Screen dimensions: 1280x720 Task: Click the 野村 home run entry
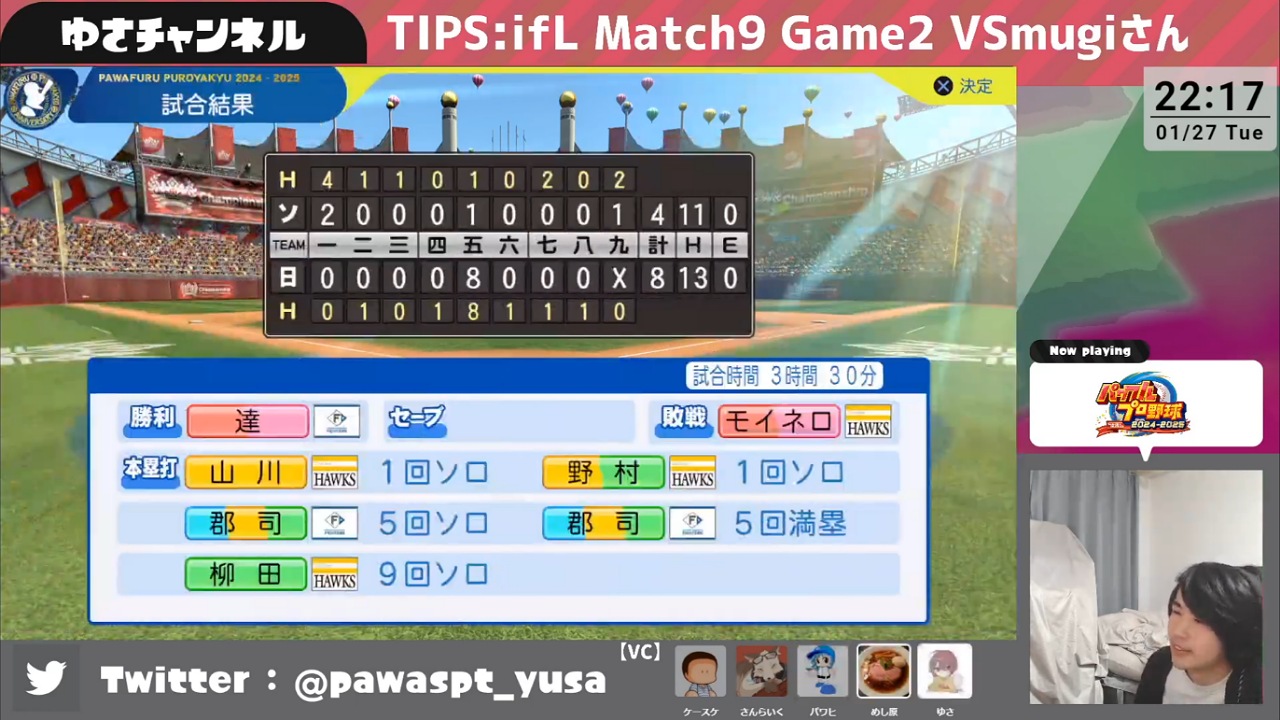602,472
